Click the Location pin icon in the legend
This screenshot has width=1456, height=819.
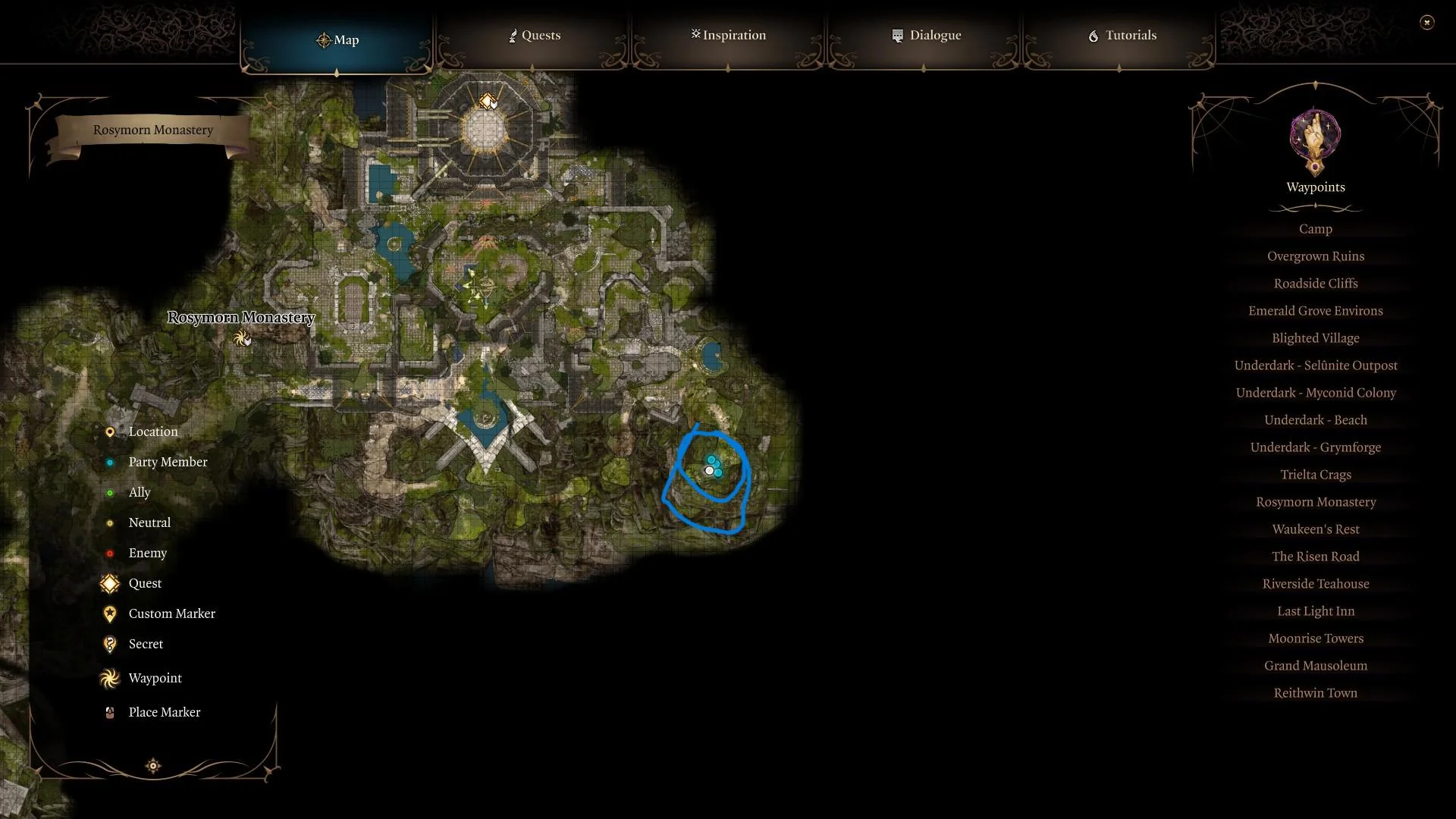(110, 431)
